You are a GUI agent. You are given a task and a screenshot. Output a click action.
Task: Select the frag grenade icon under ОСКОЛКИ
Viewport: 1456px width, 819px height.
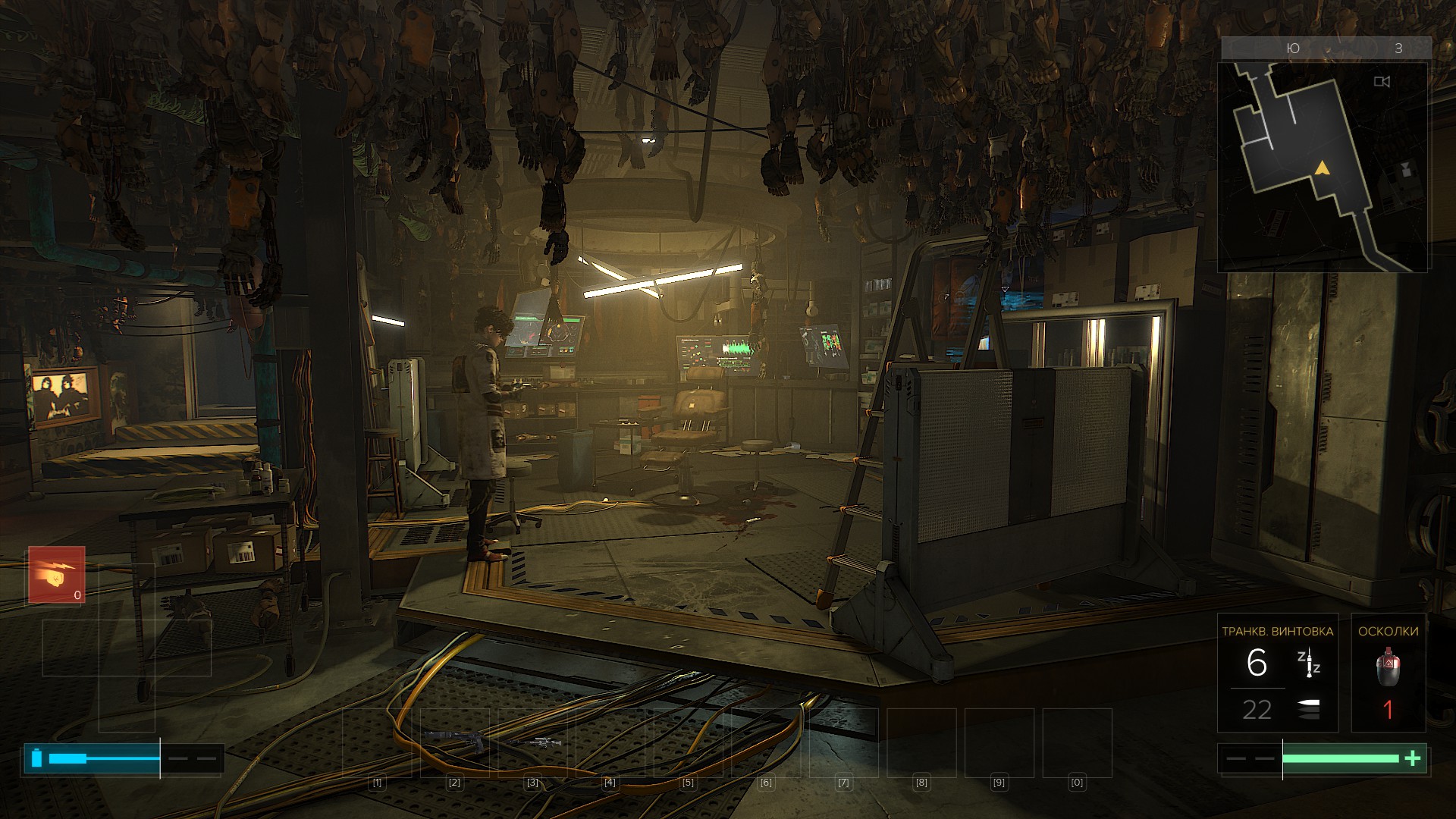coord(1388,666)
